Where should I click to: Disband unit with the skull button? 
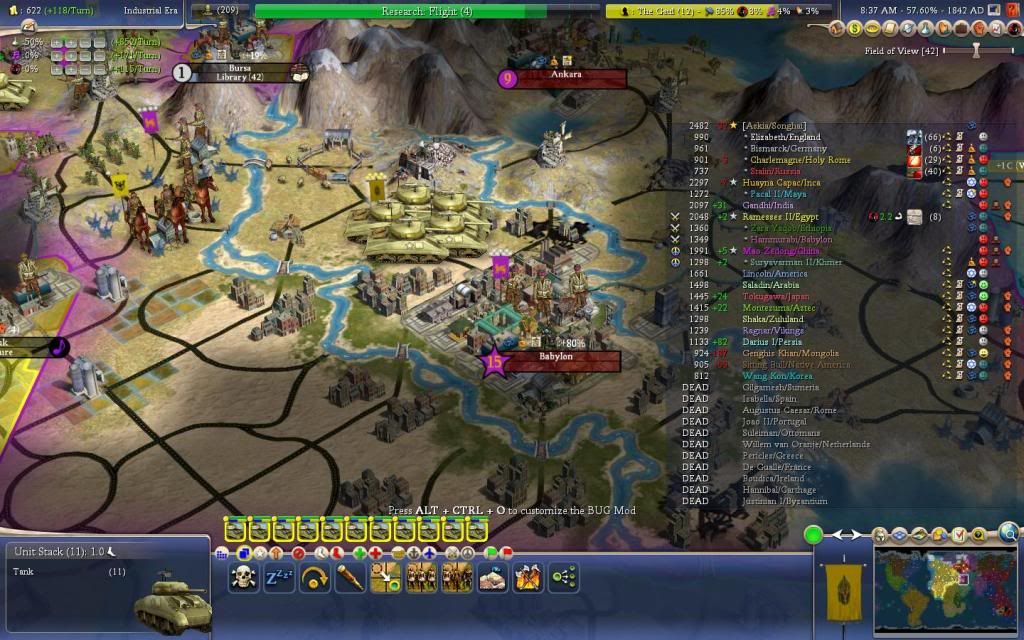[243, 577]
